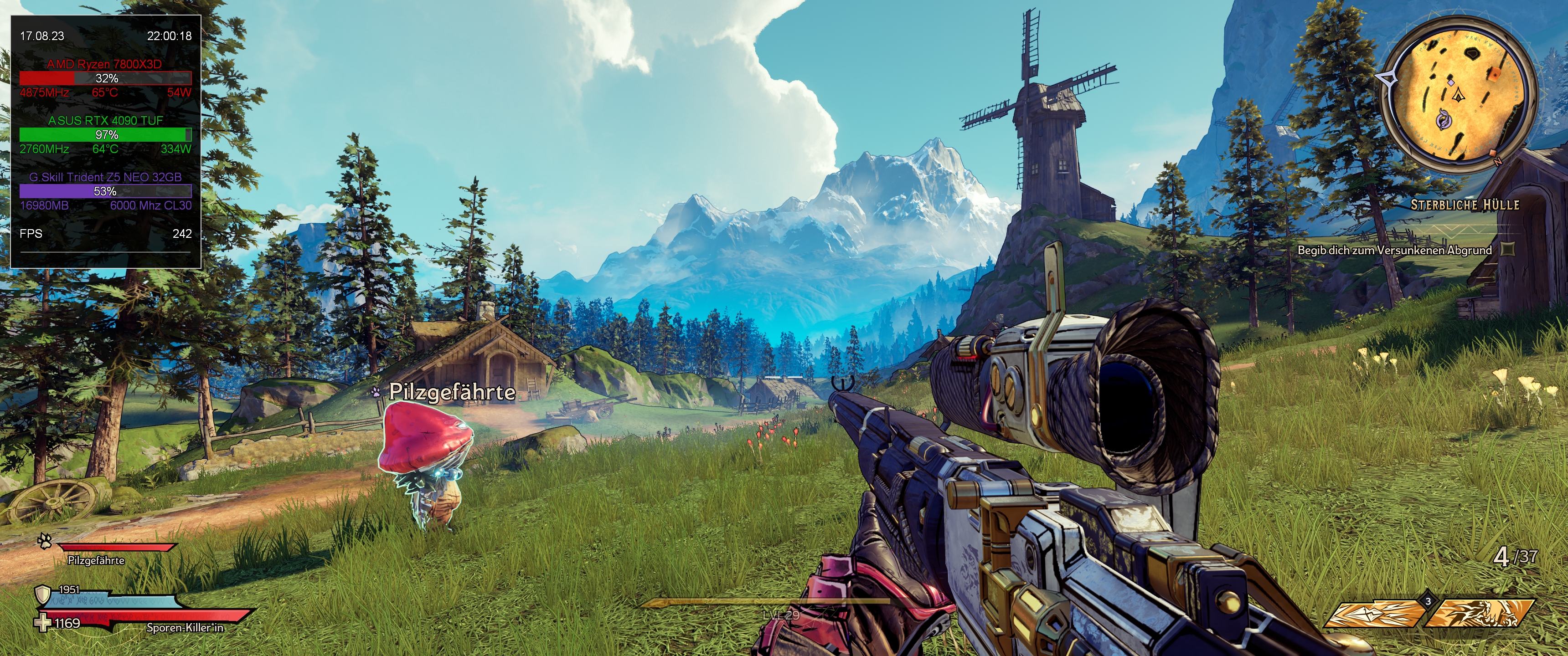Select the Sporen-Killer*in class label
1568x656 pixels.
185,627
